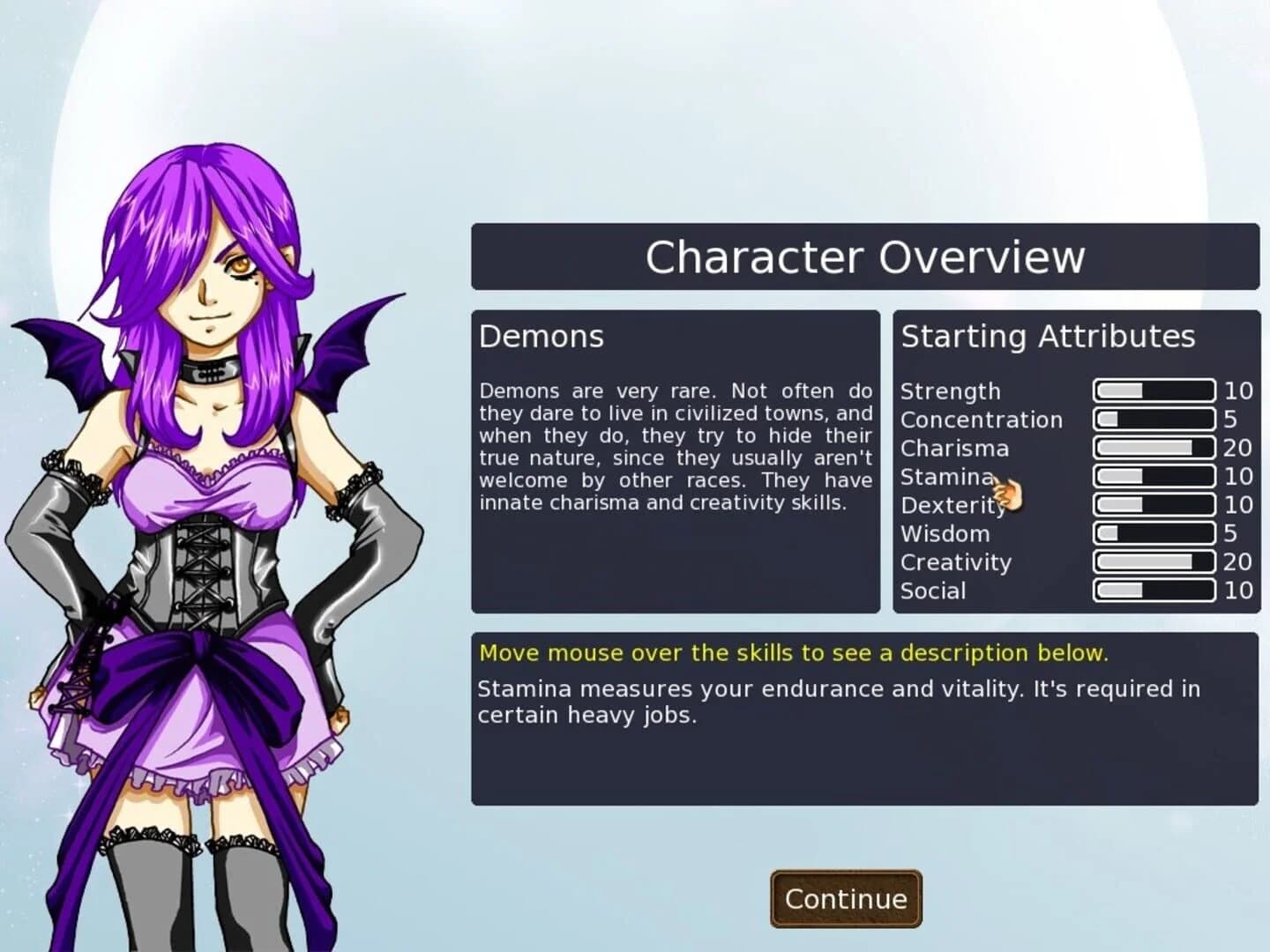Click the Social attribute label
The height and width of the screenshot is (952, 1270).
pos(932,591)
